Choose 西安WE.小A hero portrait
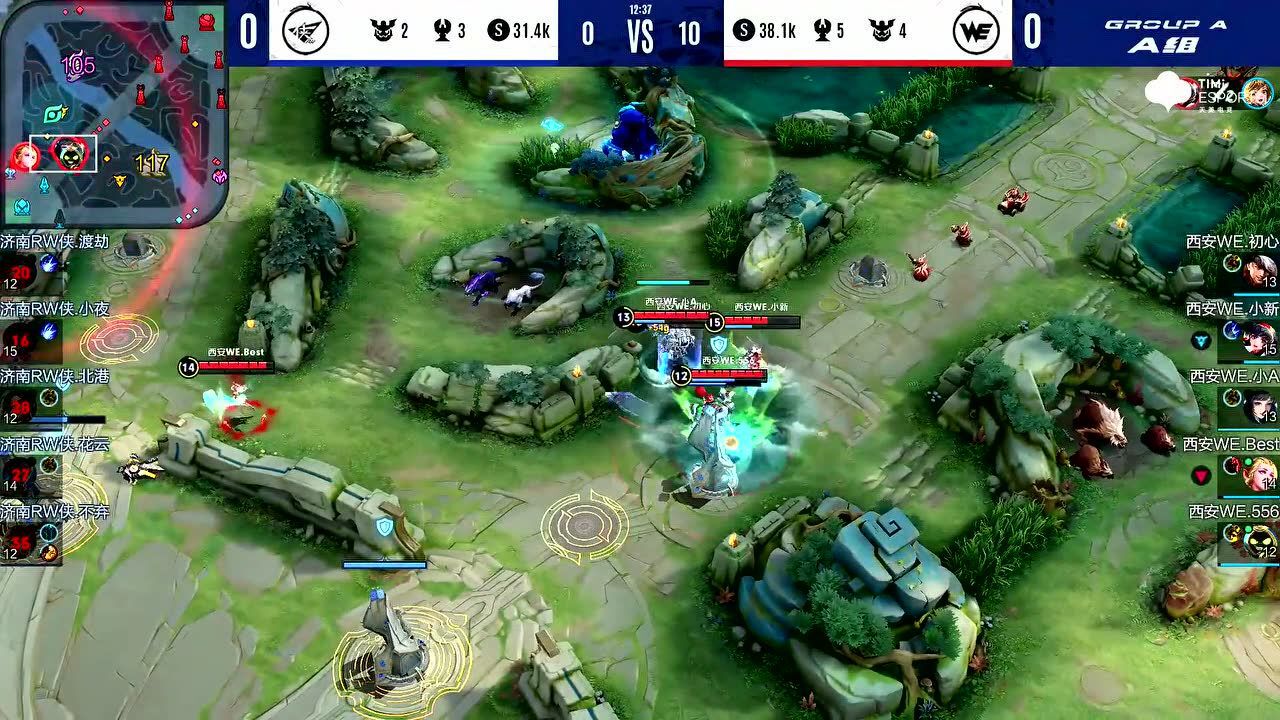The height and width of the screenshot is (720, 1280). [1260, 407]
